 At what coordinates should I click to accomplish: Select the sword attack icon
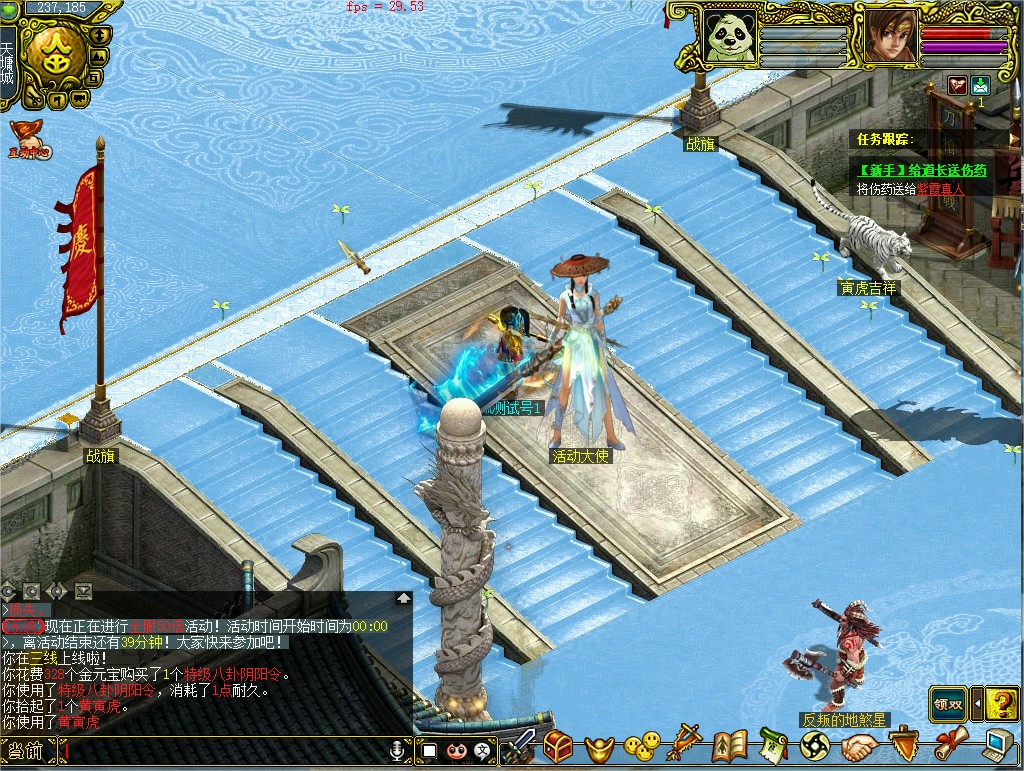(518, 747)
